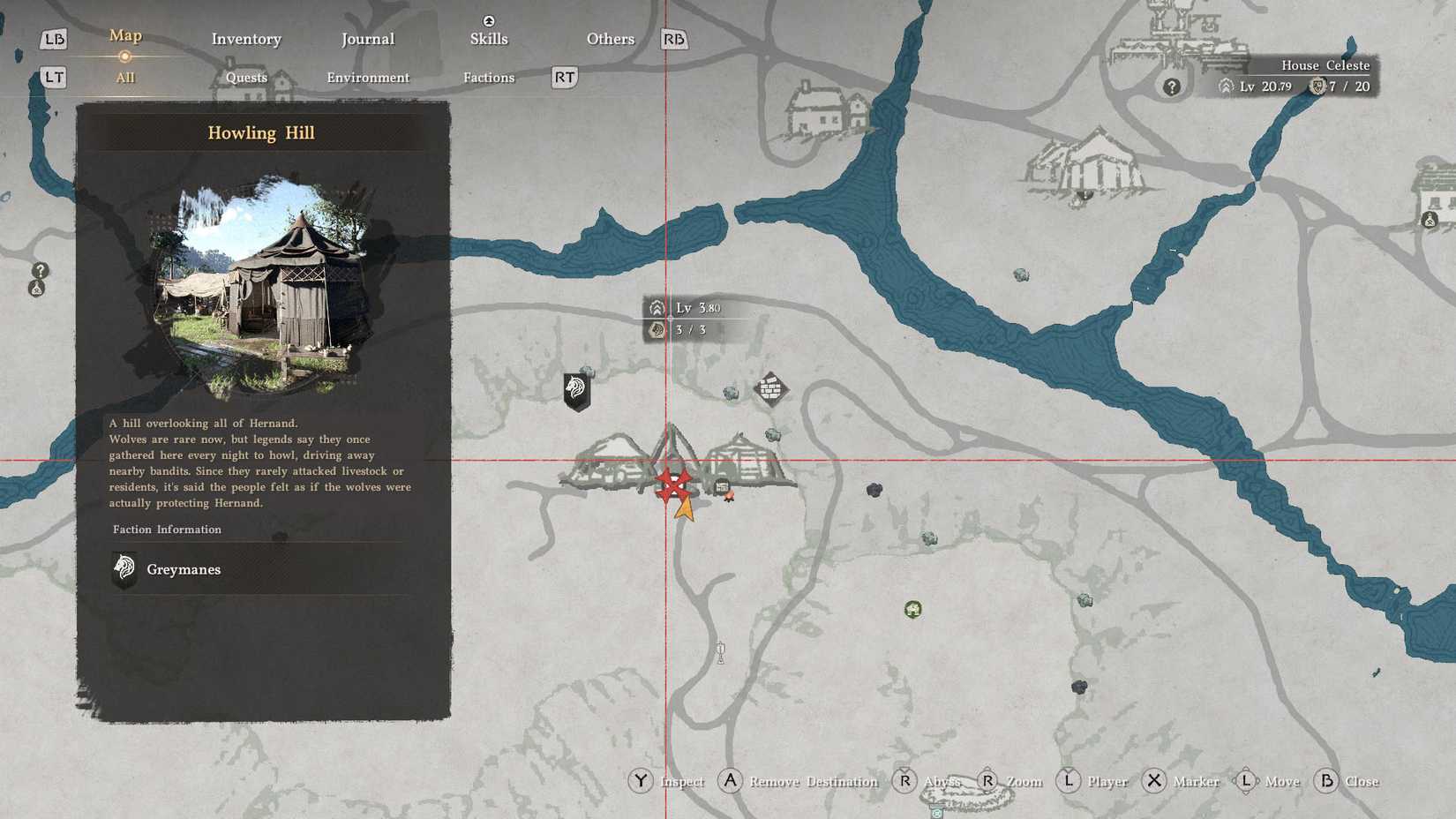
Task: Open the question mark hint near House Celeste
Action: click(x=1171, y=86)
